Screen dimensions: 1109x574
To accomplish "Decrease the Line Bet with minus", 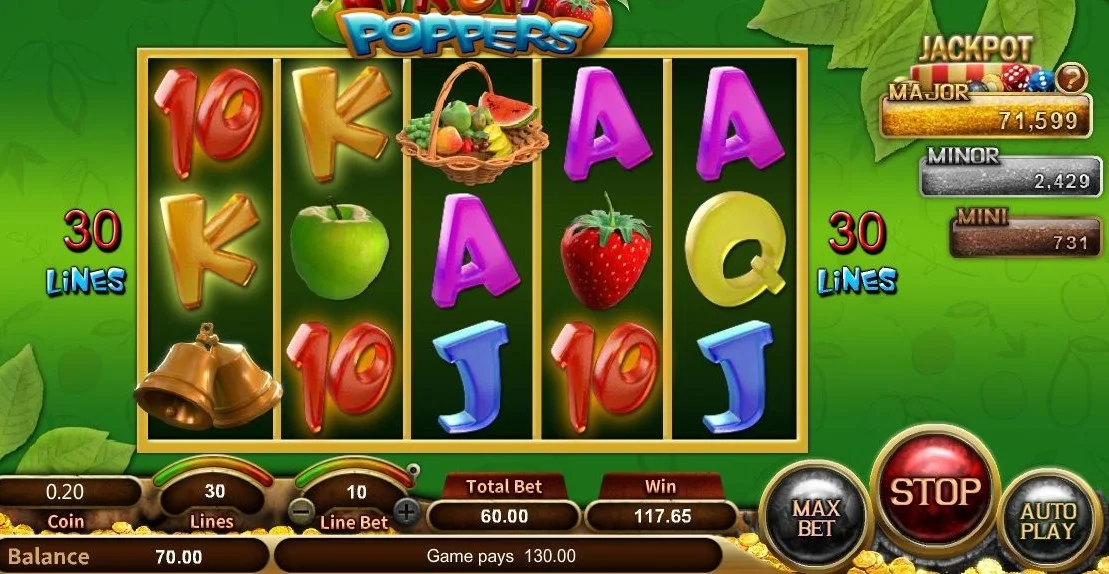I will (301, 513).
